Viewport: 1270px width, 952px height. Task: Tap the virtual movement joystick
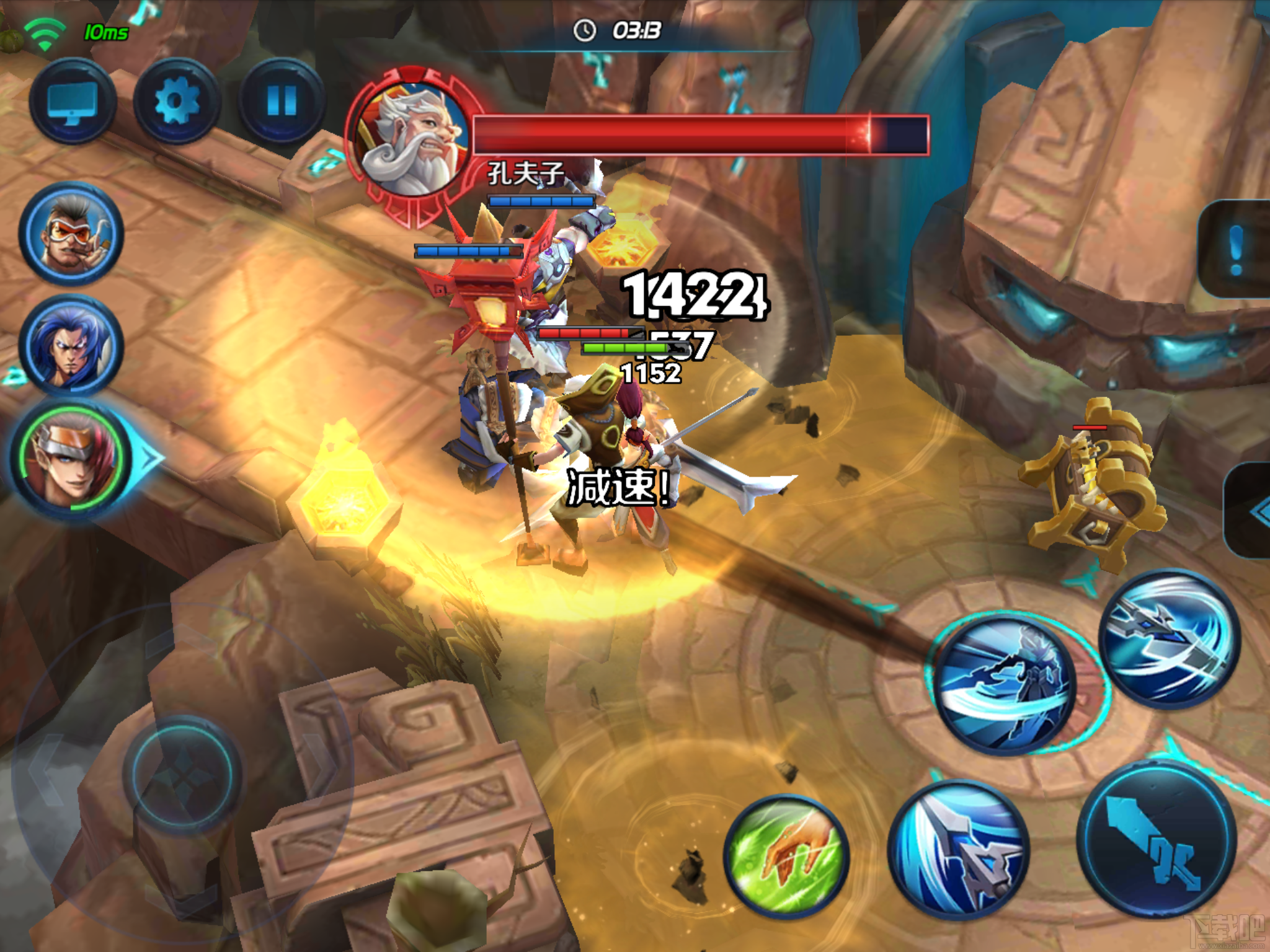[182, 772]
